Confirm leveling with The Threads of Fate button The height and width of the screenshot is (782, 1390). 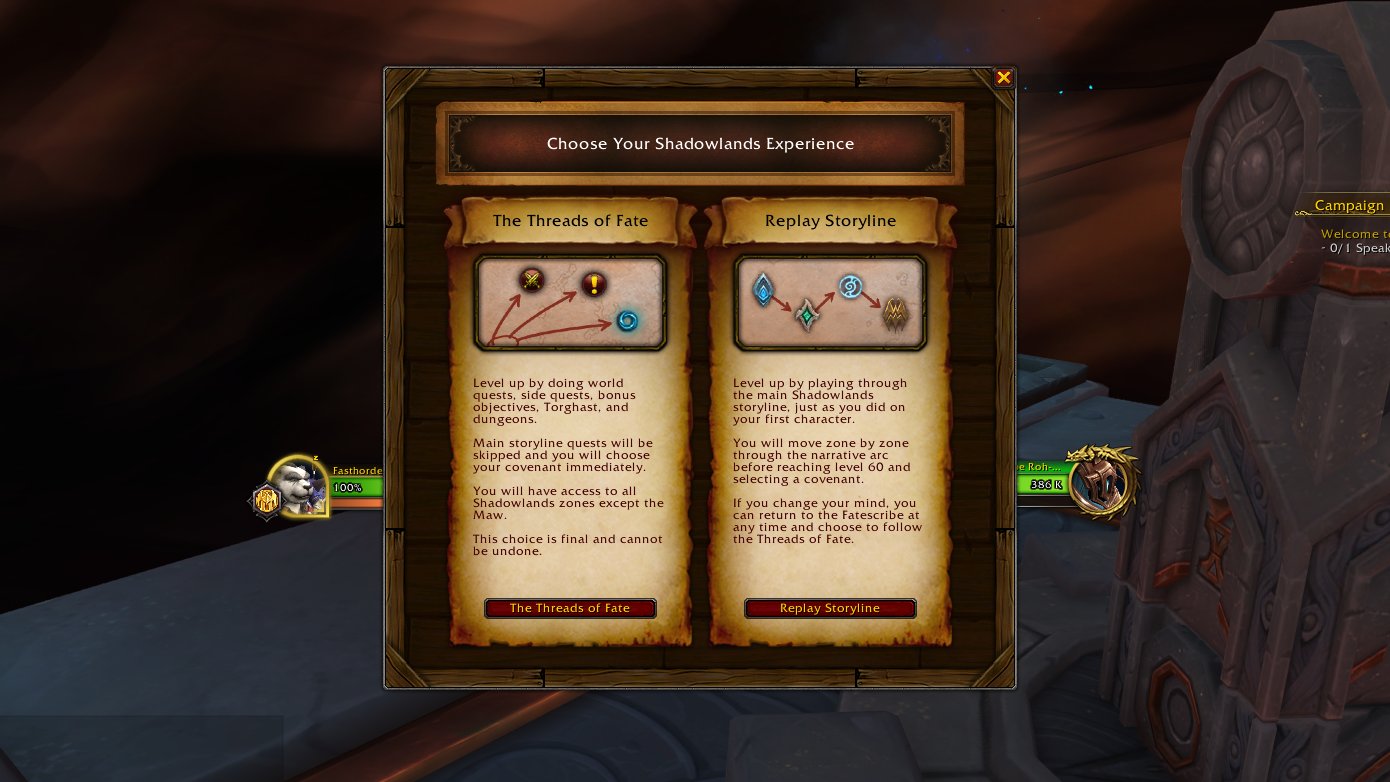click(570, 608)
